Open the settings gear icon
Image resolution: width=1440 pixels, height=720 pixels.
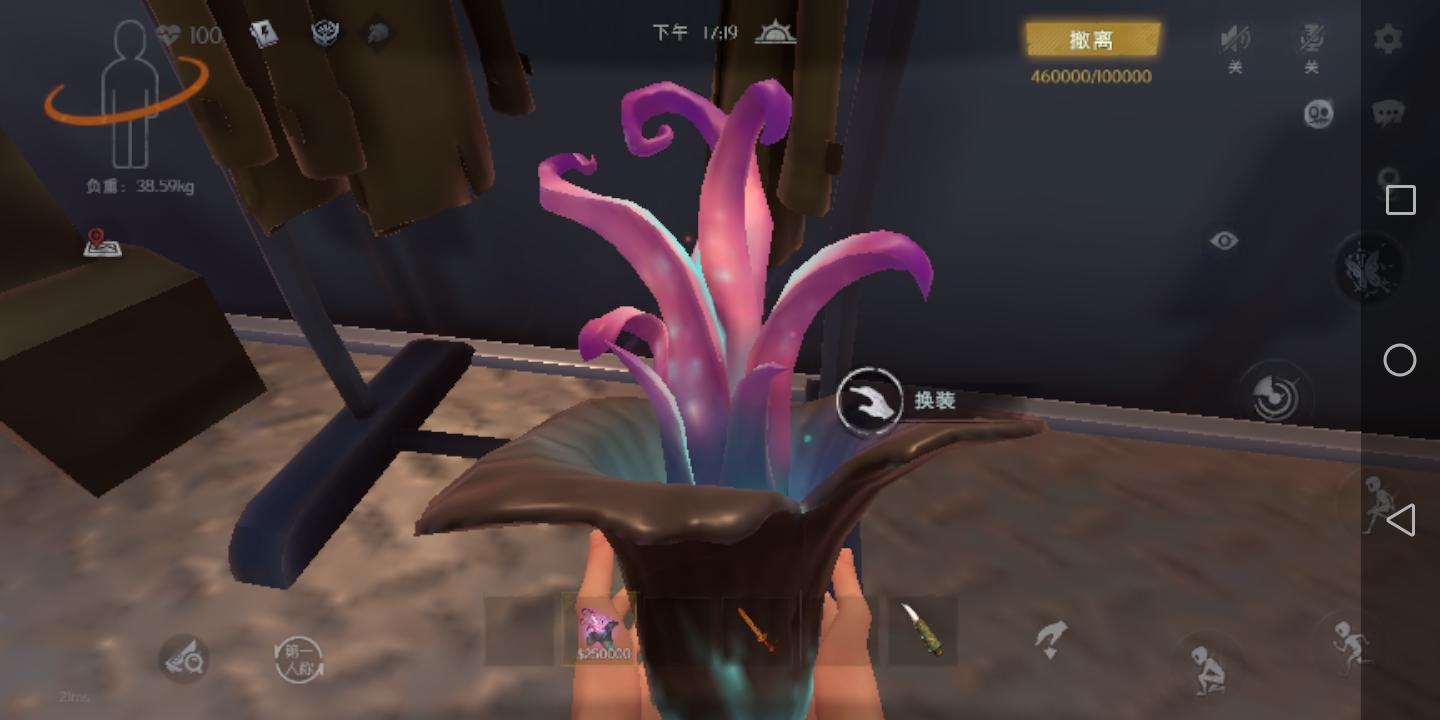coord(1388,39)
